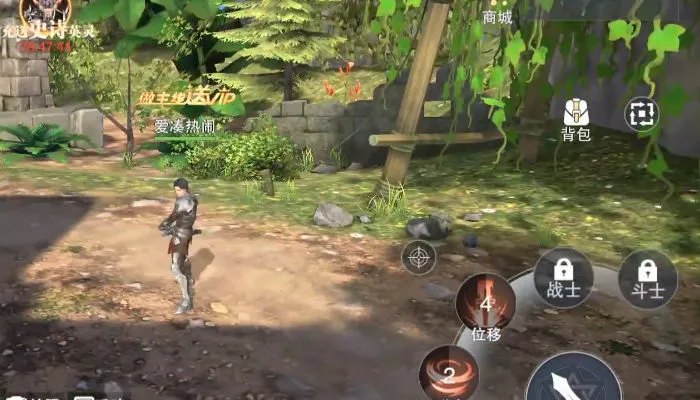
Task: Open the 背包 backpack inventory
Action: pos(575,118)
